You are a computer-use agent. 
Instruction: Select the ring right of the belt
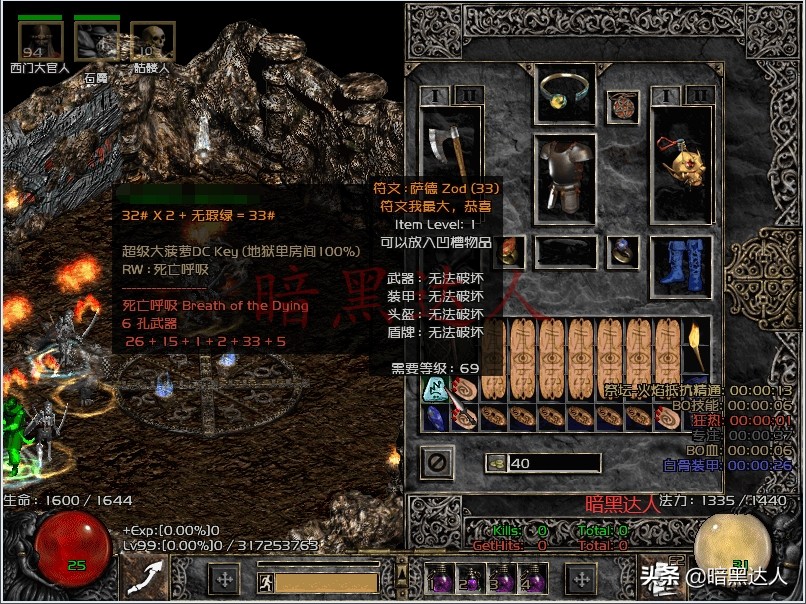[x=623, y=251]
